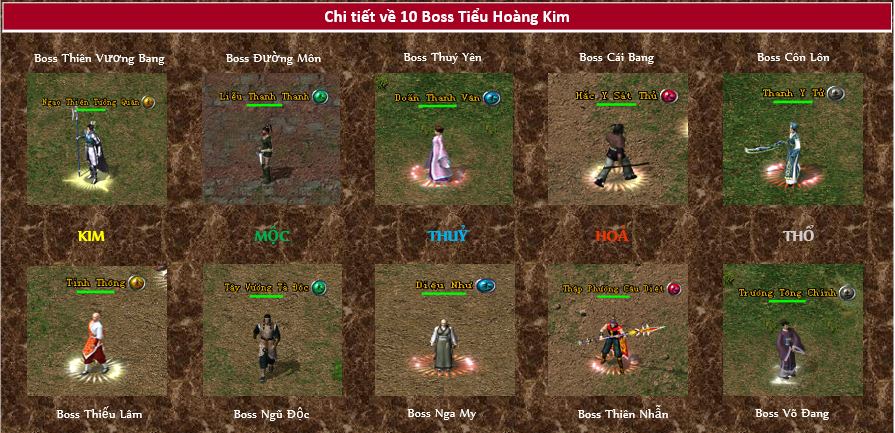895x433 pixels.
Task: Click the Boss Côn Lôn thumbnail
Action: [x=793, y=138]
